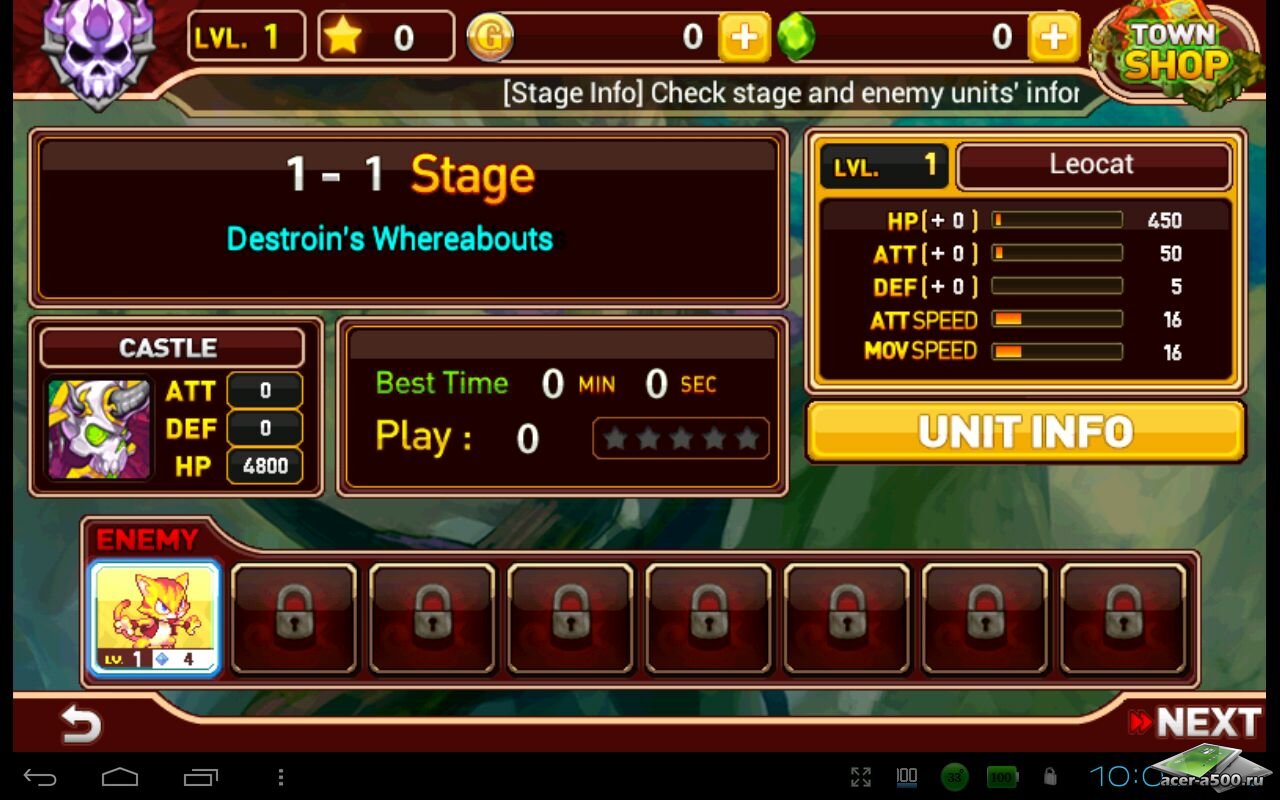Select the Leocat enemy unit card

click(x=155, y=617)
